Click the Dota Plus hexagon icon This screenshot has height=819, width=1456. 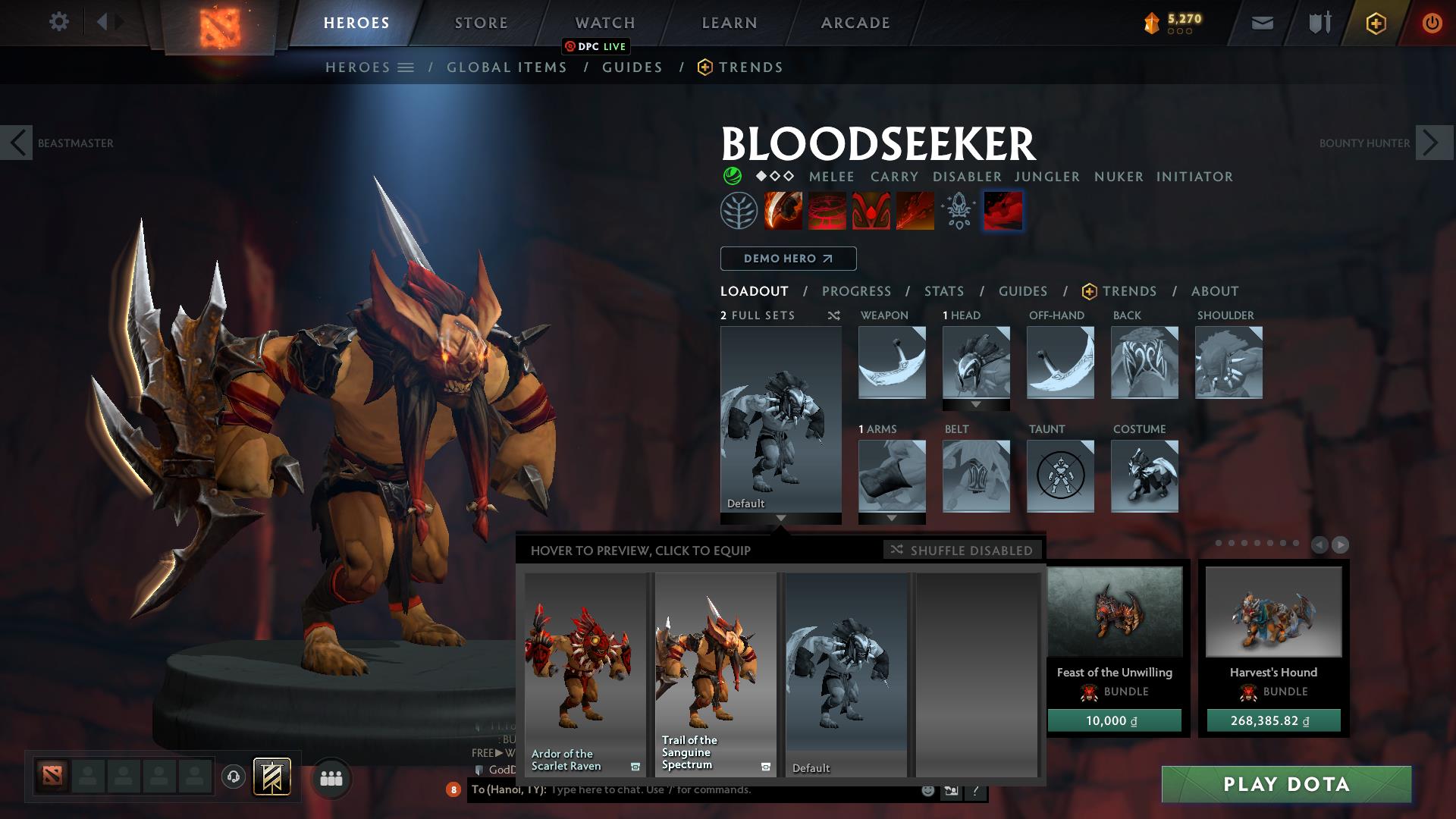coord(1376,23)
